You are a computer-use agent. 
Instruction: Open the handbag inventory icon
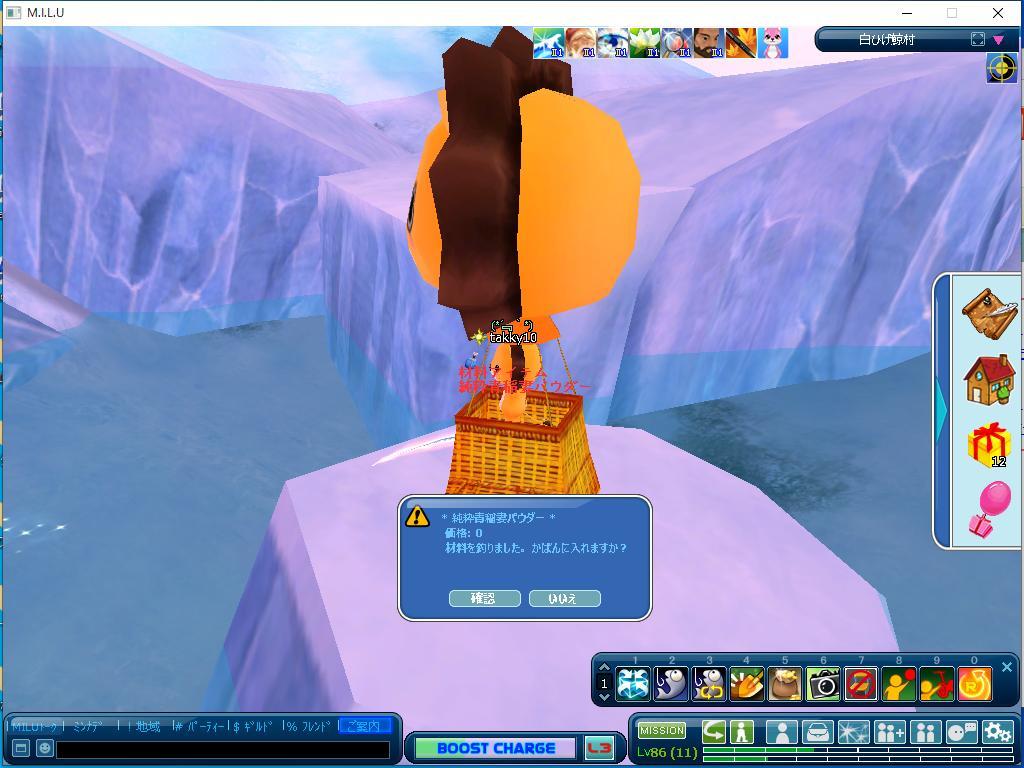(x=817, y=732)
